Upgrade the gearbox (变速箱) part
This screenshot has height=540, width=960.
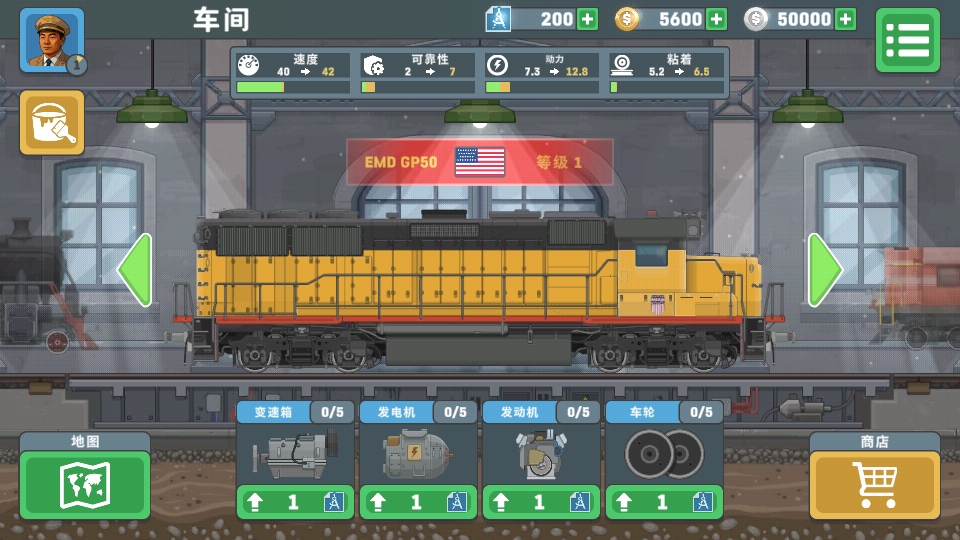(x=295, y=501)
